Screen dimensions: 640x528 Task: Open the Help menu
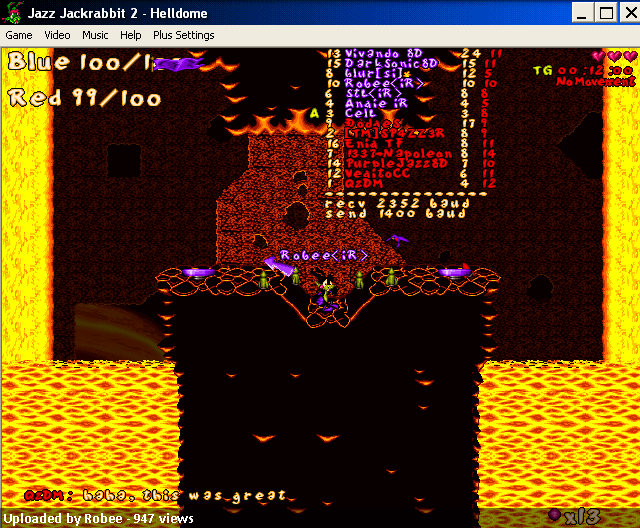tap(131, 35)
